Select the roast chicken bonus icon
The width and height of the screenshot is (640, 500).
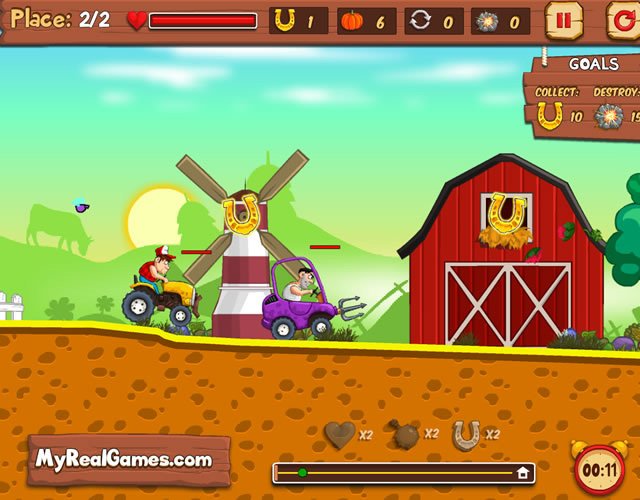[404, 434]
